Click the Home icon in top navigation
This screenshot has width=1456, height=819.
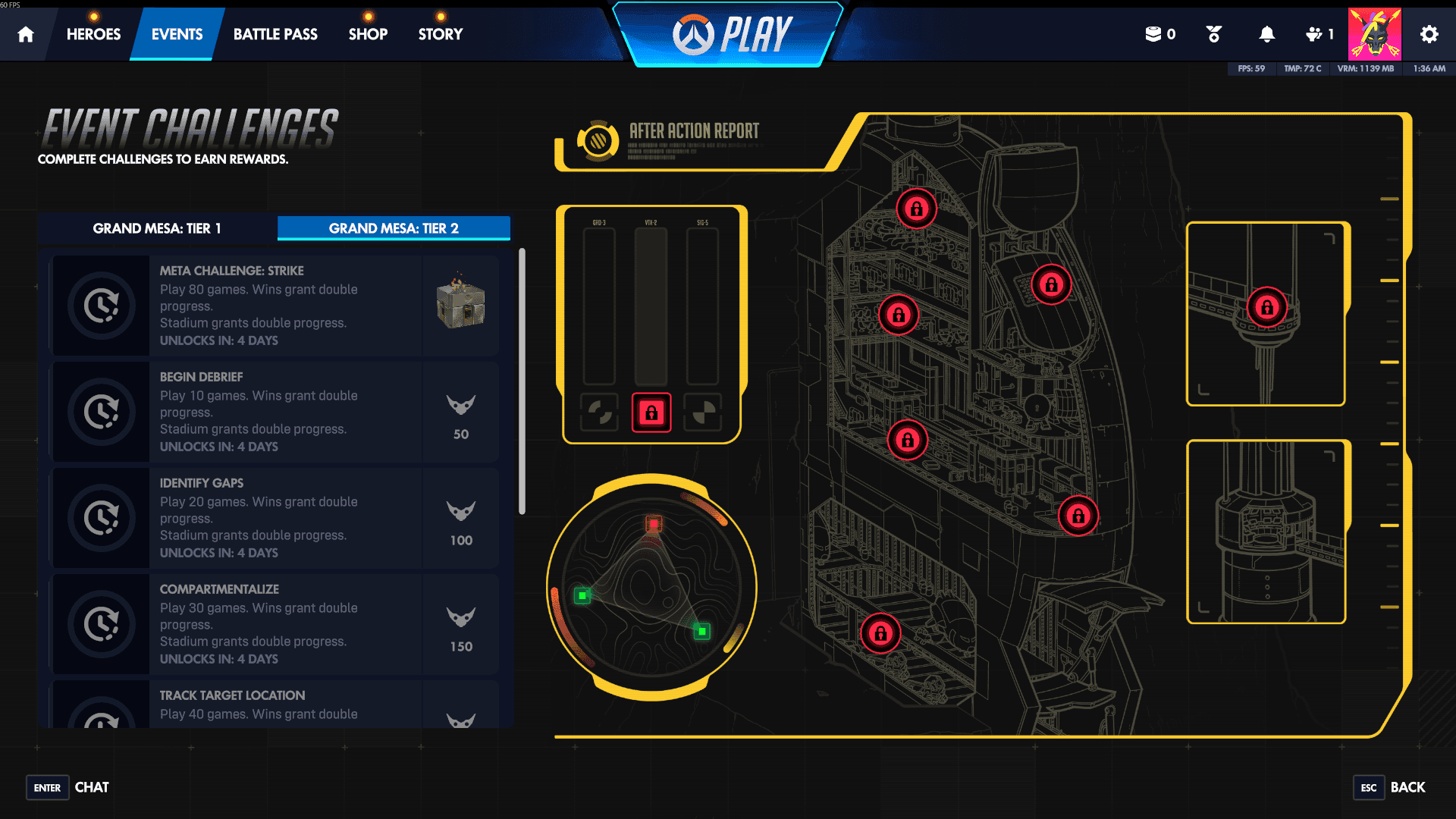tap(25, 33)
